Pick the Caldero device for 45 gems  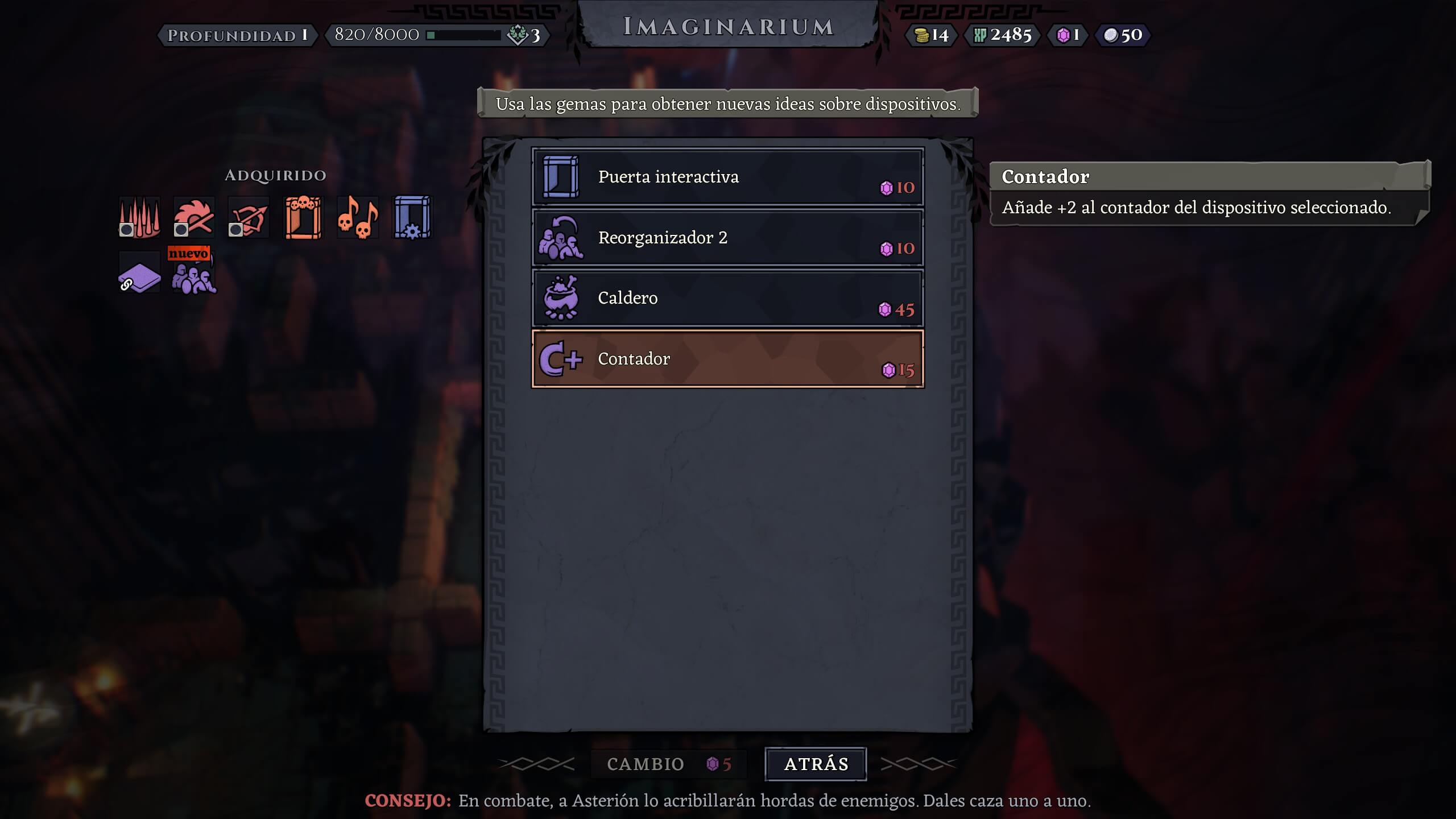727,298
